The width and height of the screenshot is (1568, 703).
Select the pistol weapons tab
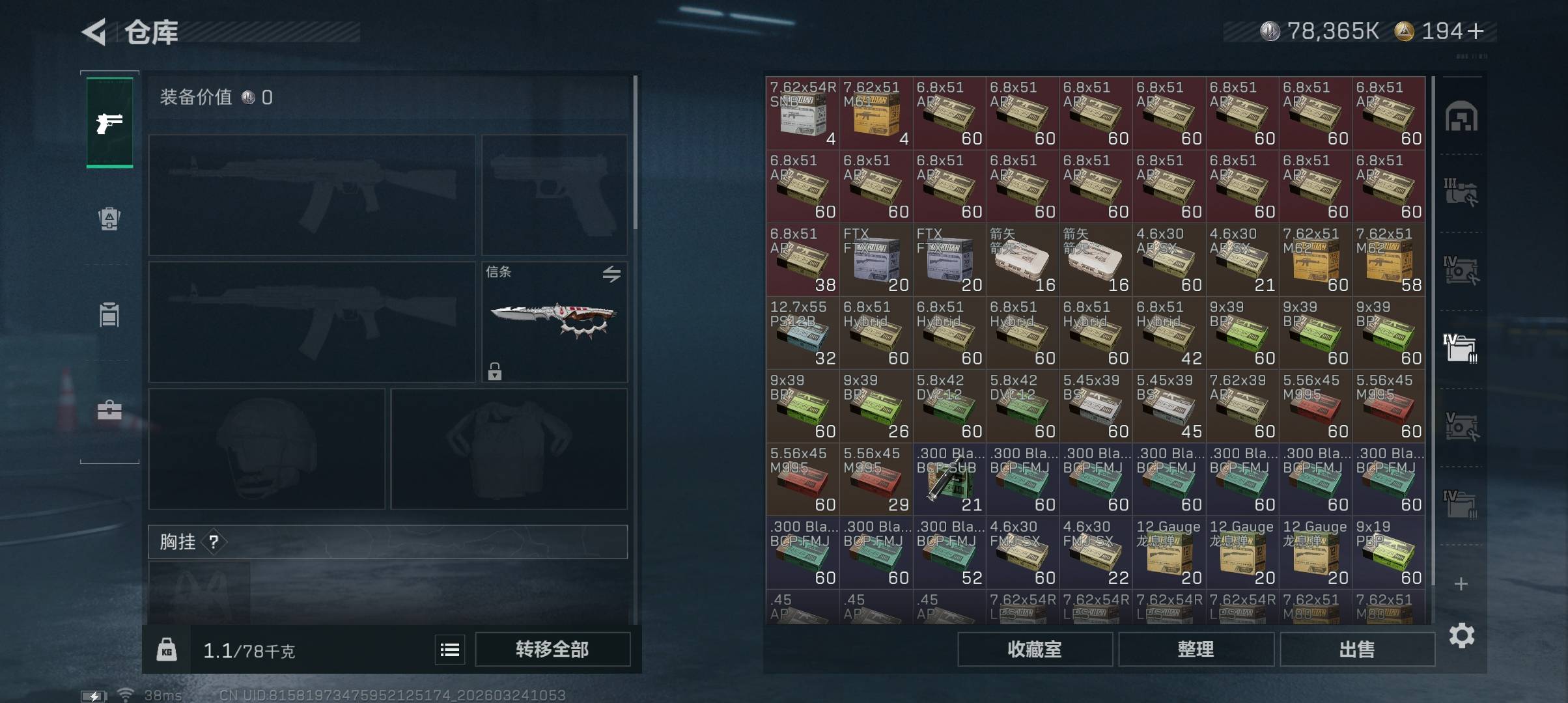pos(109,122)
